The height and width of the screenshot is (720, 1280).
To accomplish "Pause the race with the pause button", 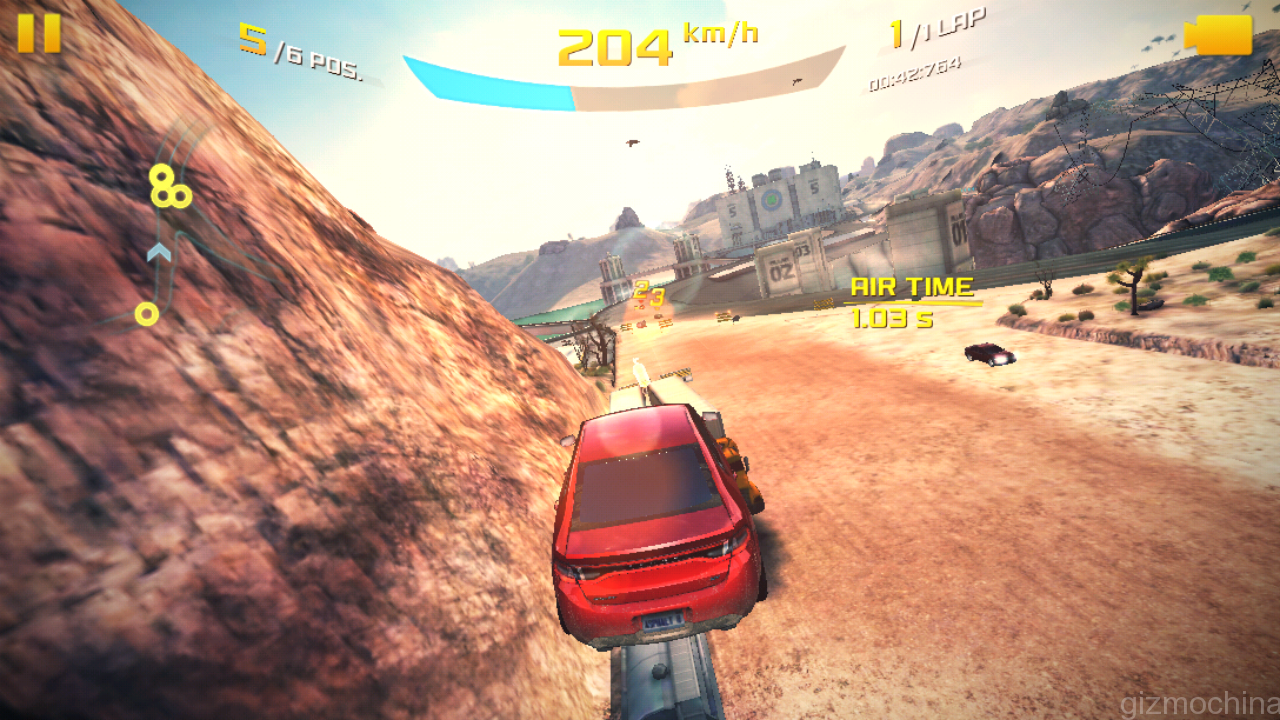I will pos(39,33).
